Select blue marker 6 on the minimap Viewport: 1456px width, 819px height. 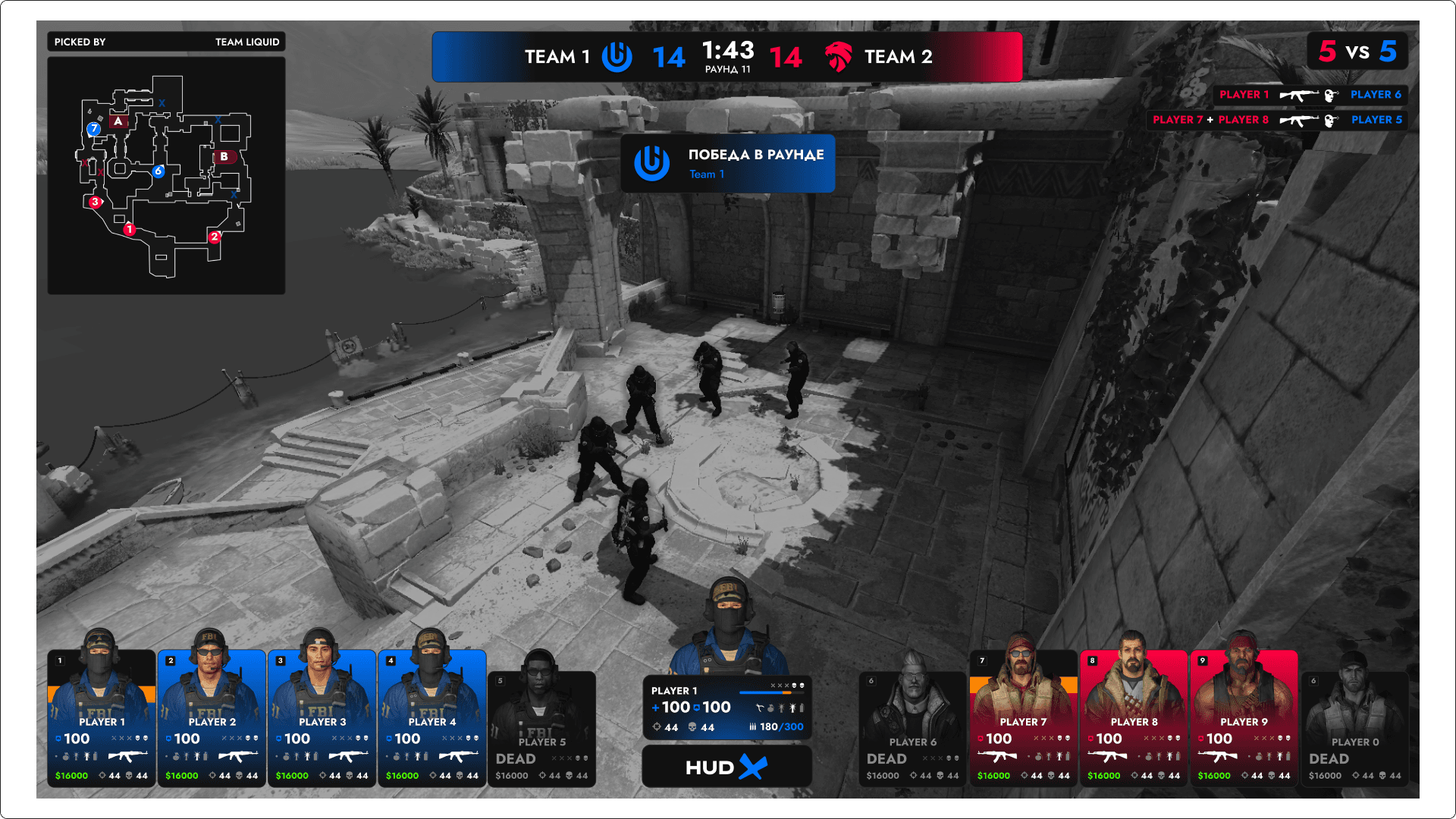[x=158, y=171]
